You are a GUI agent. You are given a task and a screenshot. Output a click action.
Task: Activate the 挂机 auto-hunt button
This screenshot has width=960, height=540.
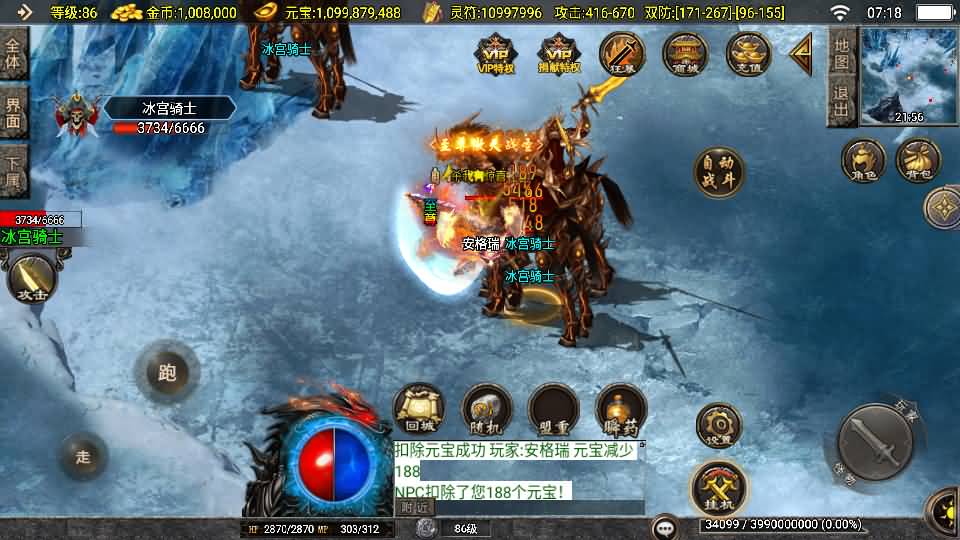(718, 486)
